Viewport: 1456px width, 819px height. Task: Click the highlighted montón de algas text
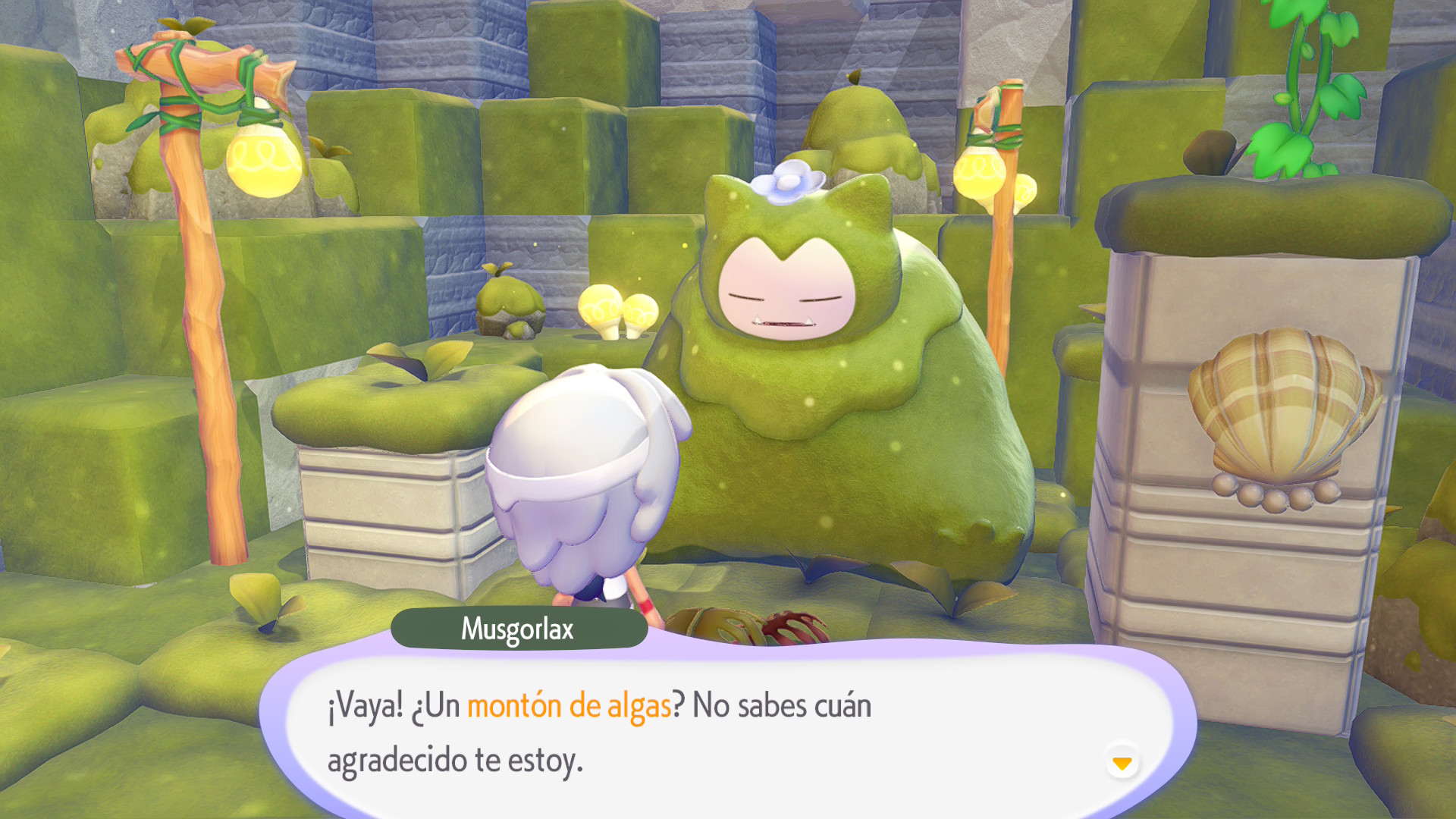(x=570, y=705)
